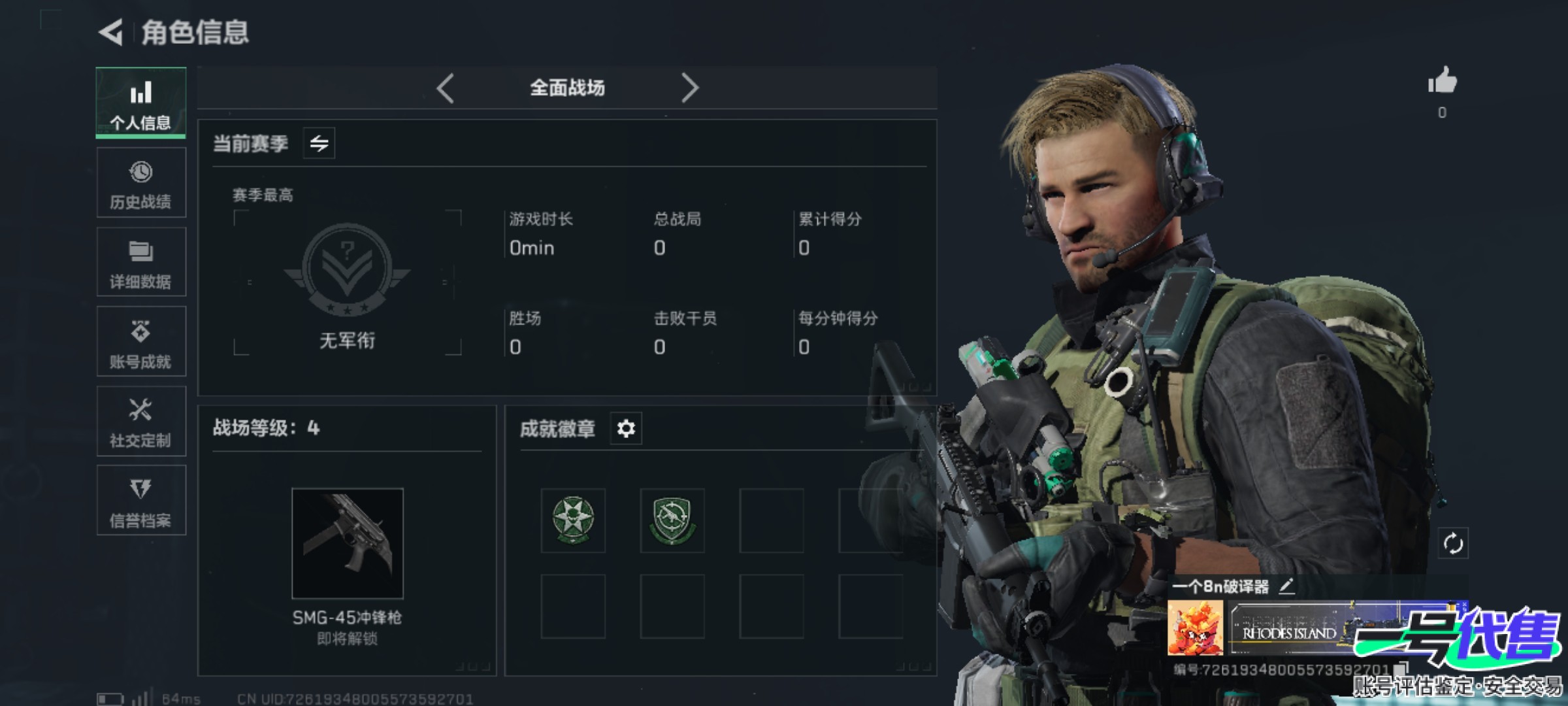Open achievement badge settings gear
This screenshot has height=706, width=1568.
[626, 429]
